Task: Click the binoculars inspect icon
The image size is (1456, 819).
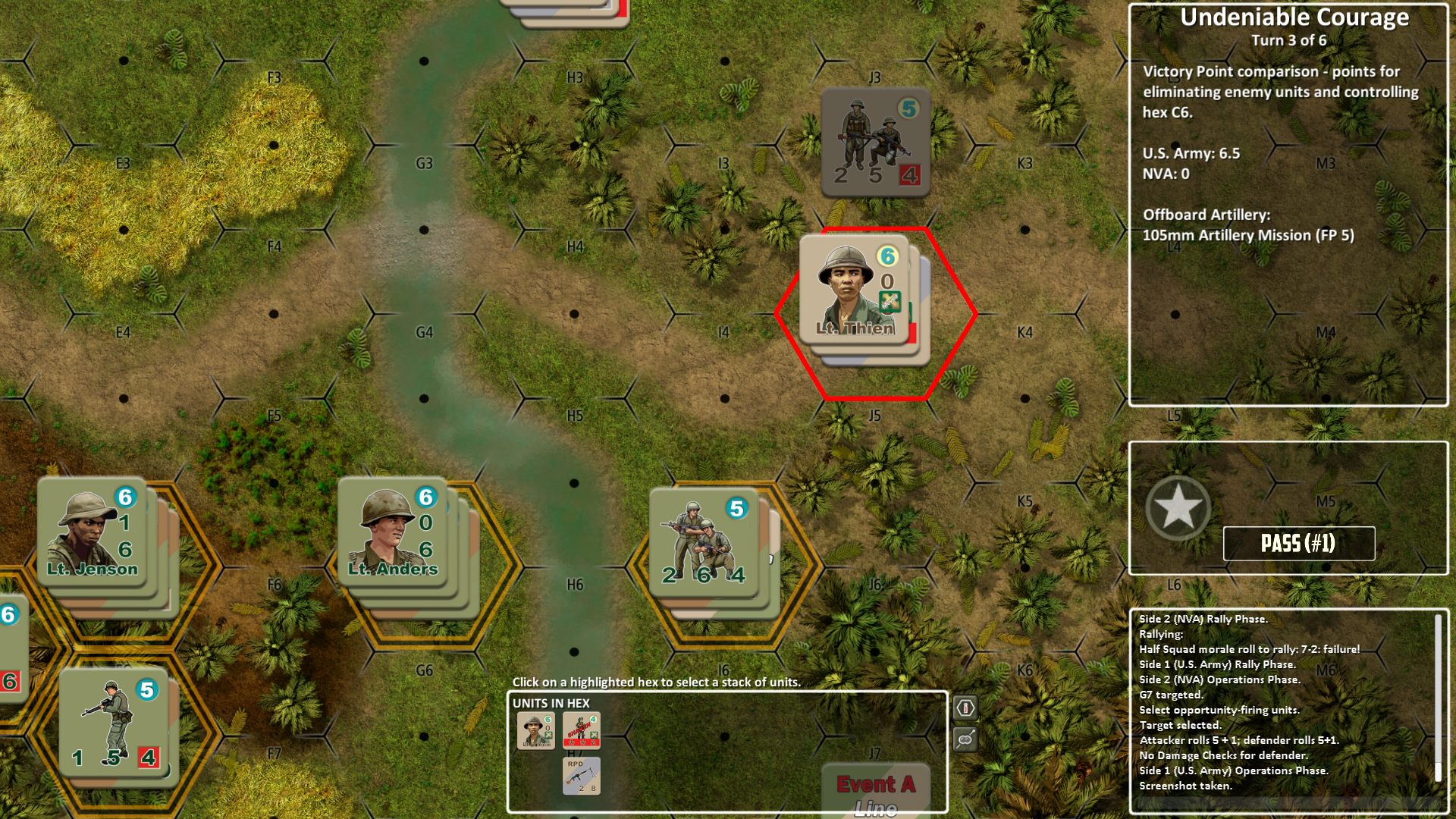Action: tap(964, 740)
